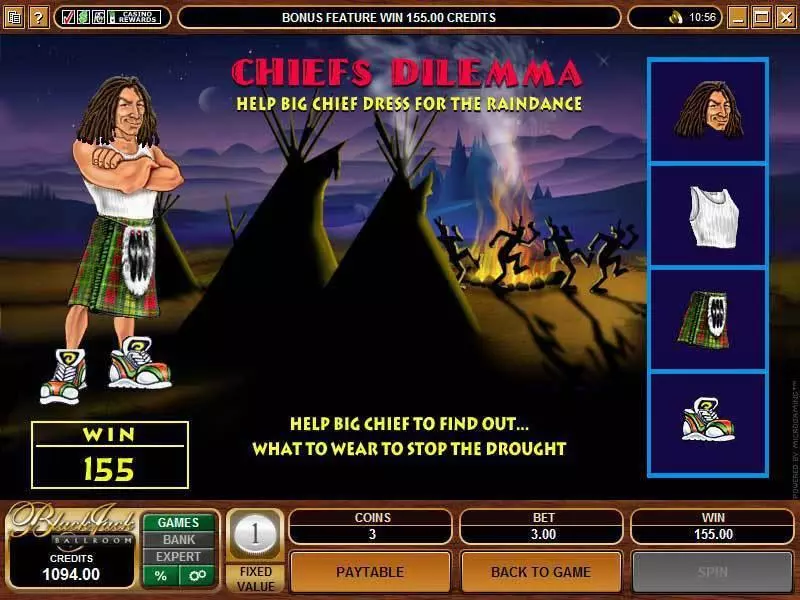800x600 pixels.
Task: Click the Back to Game button
Action: [541, 572]
